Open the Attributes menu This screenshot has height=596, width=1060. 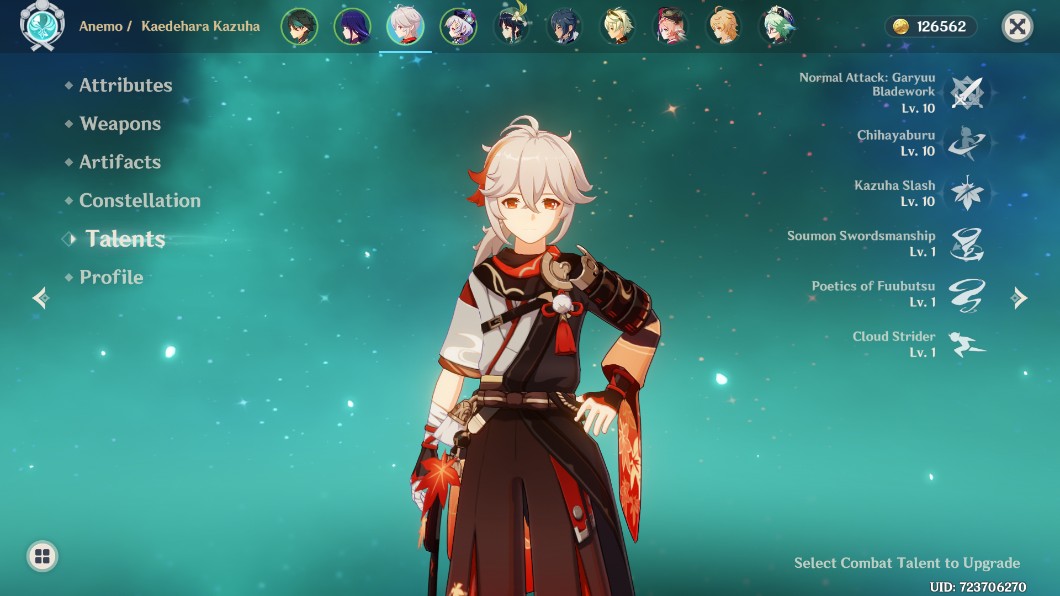[x=125, y=86]
